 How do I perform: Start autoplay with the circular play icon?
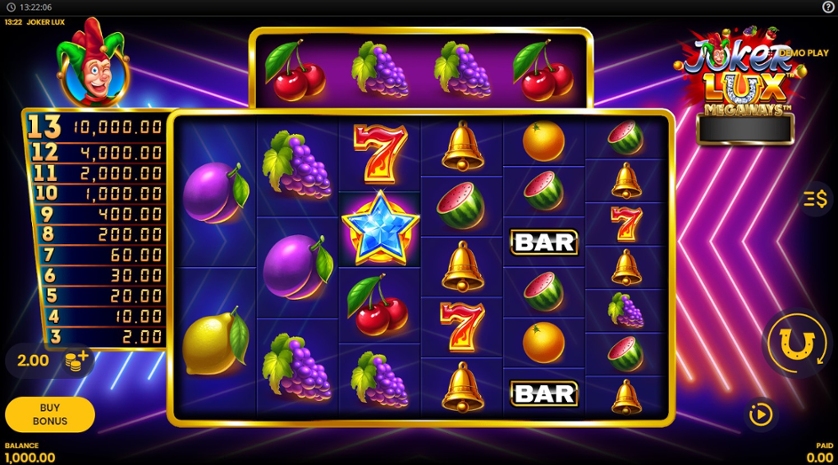[x=762, y=413]
